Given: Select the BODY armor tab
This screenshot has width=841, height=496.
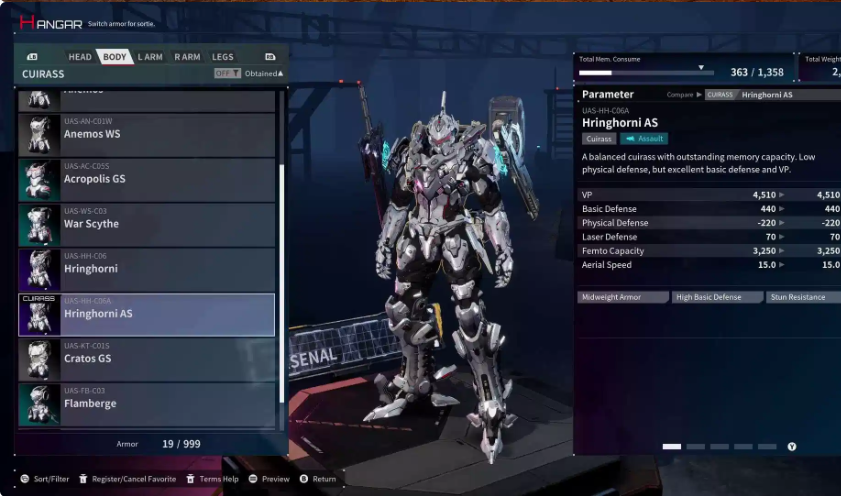Looking at the screenshot, I should pos(115,57).
